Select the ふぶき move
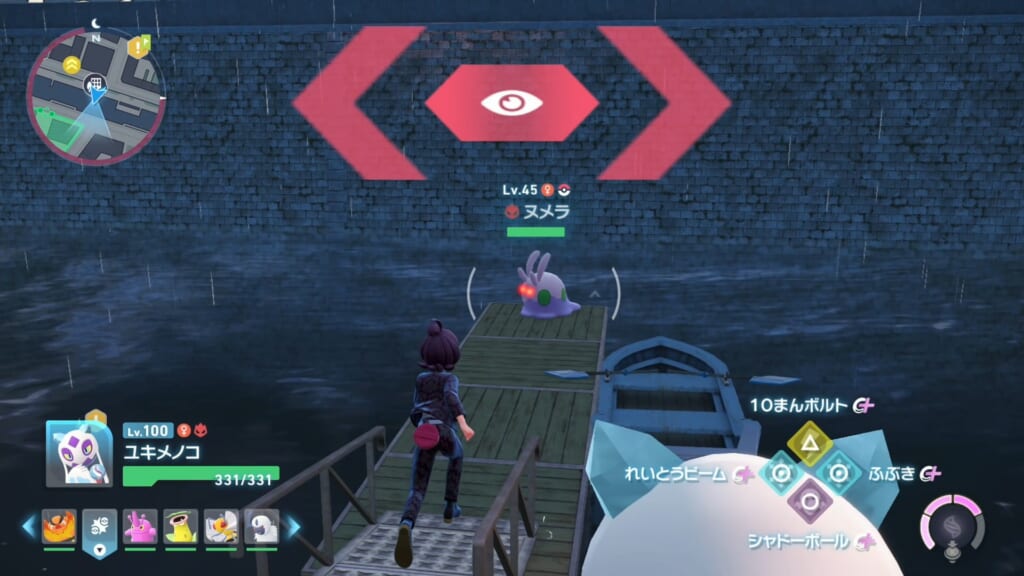 pos(837,473)
